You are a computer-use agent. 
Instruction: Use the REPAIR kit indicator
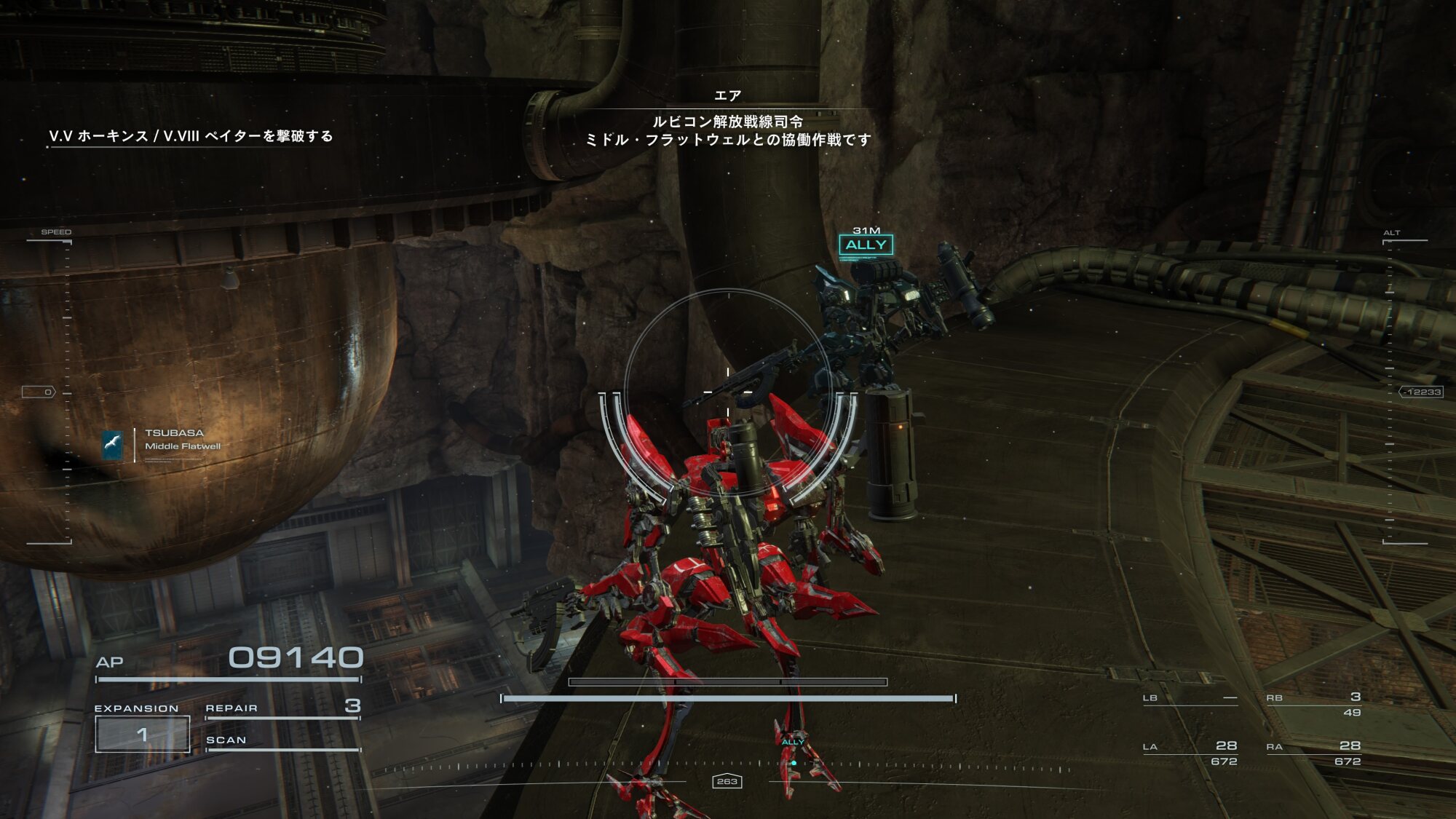(282, 708)
